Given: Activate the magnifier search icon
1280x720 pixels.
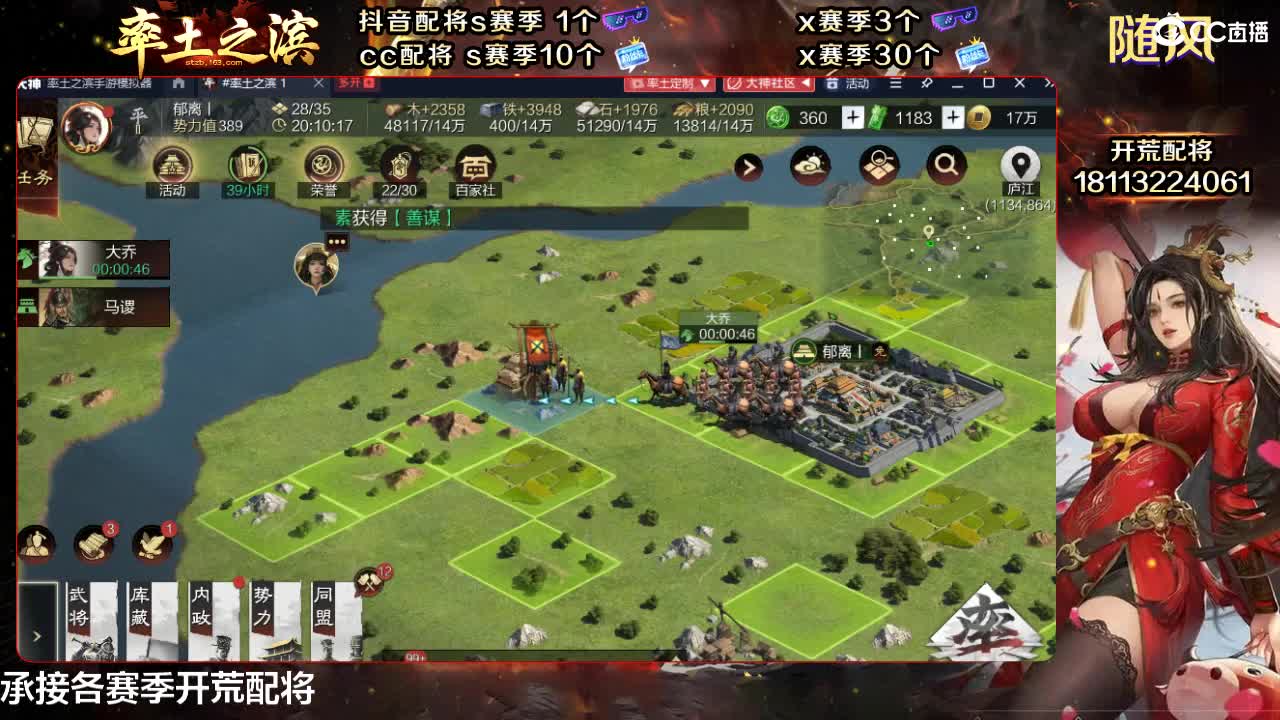Looking at the screenshot, I should (x=945, y=165).
